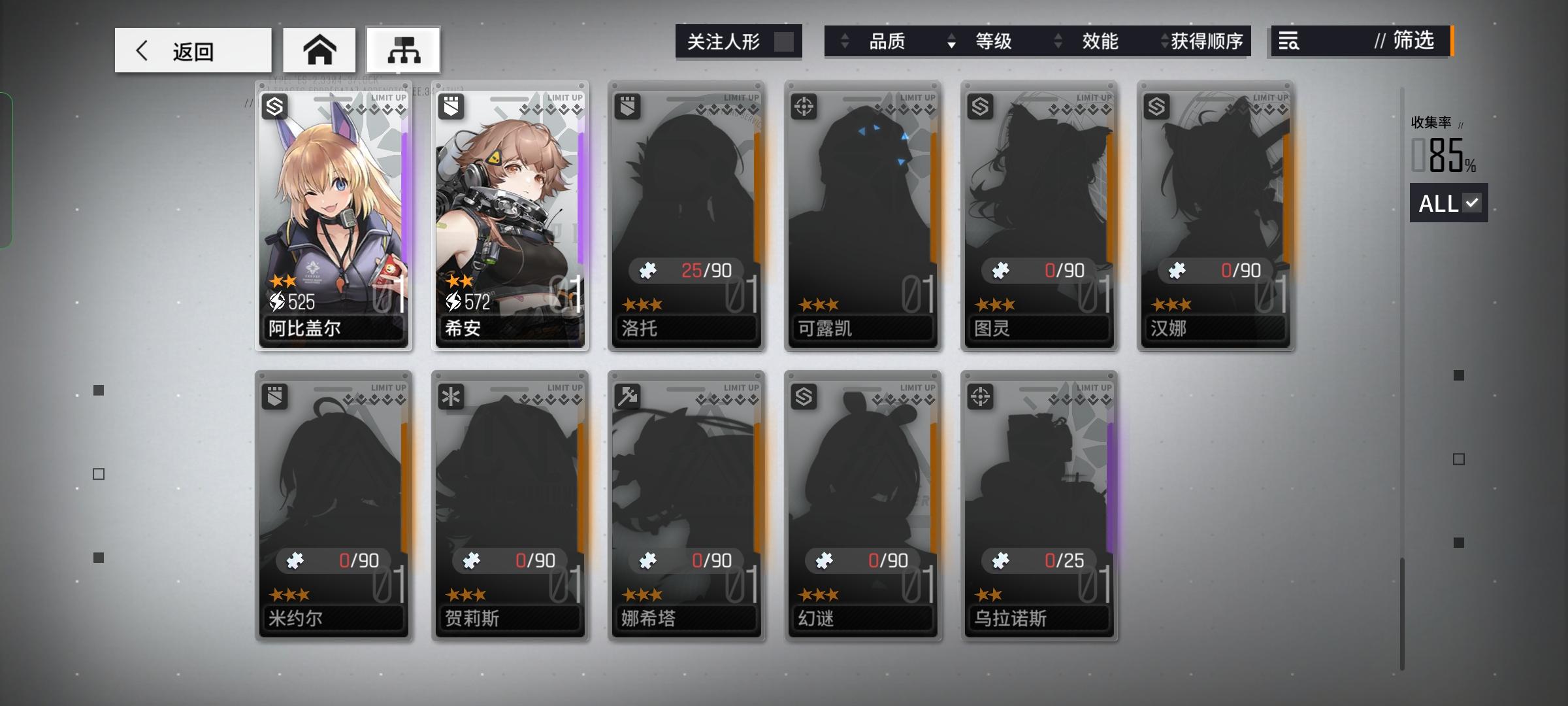The height and width of the screenshot is (706, 1568).
Task: Click the home icon in the top bar
Action: 319,49
